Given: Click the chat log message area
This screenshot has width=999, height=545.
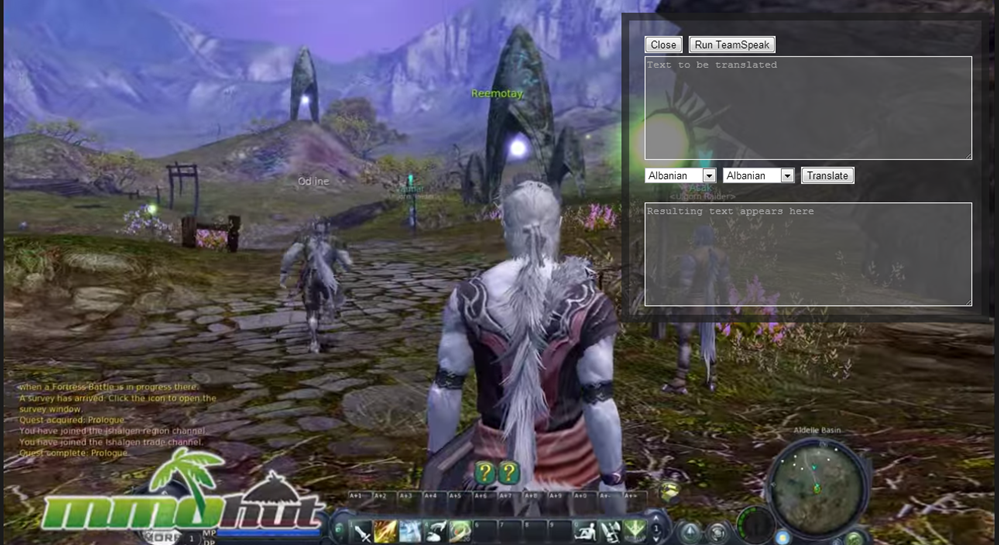Looking at the screenshot, I should coord(115,420).
